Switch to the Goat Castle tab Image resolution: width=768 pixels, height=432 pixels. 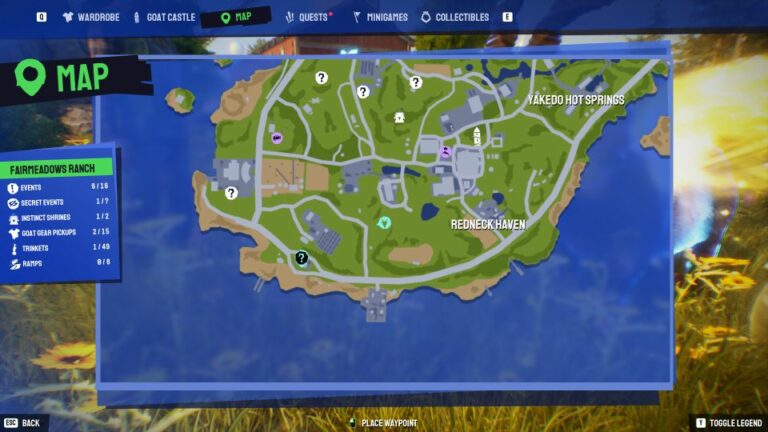tap(163, 17)
